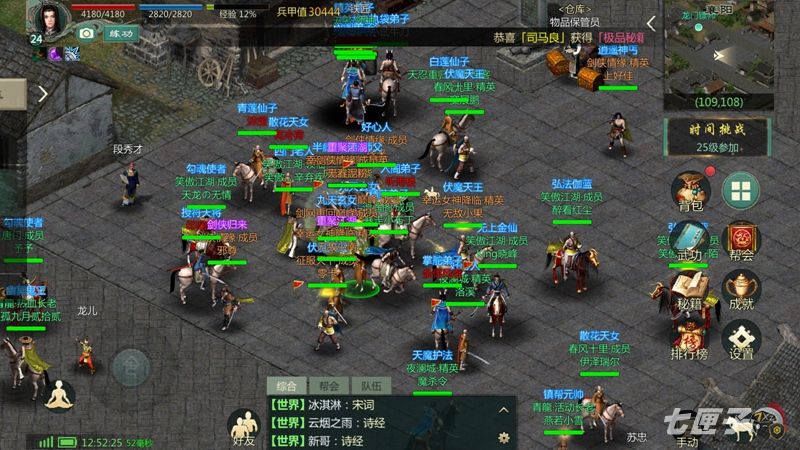Screen dimensions: 800x450
Task: Open the 背包 bag icon
Action: click(x=690, y=191)
